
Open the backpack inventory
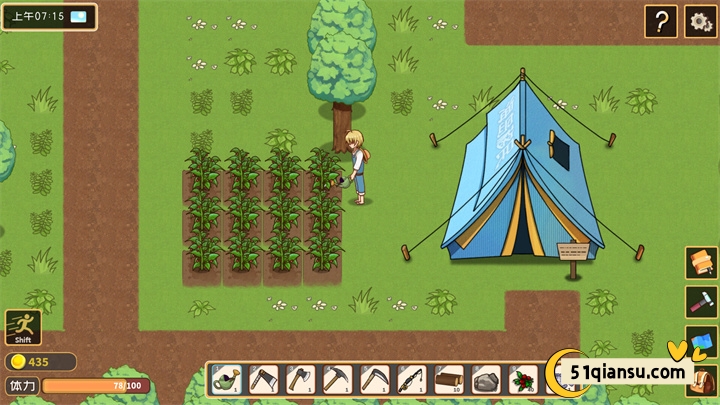[x=703, y=383]
